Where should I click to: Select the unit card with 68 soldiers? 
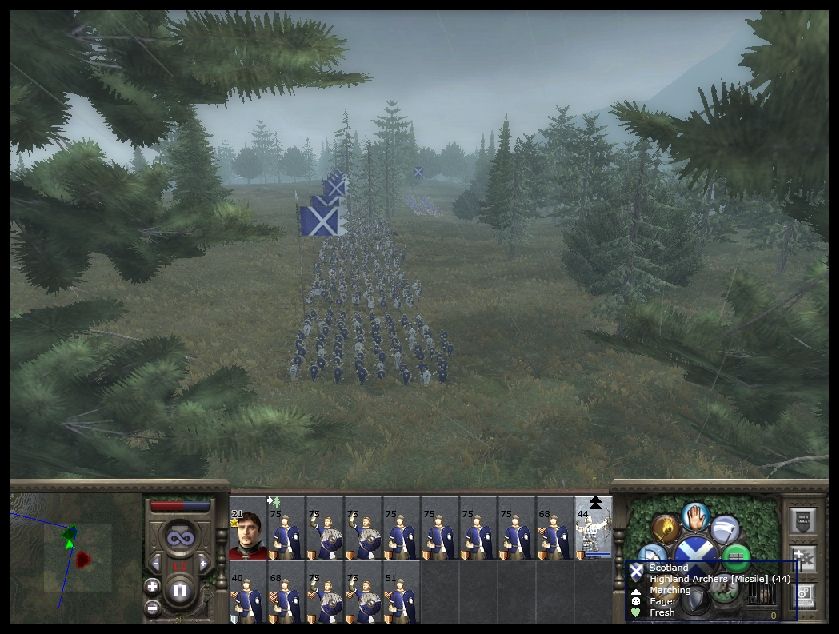285,592
